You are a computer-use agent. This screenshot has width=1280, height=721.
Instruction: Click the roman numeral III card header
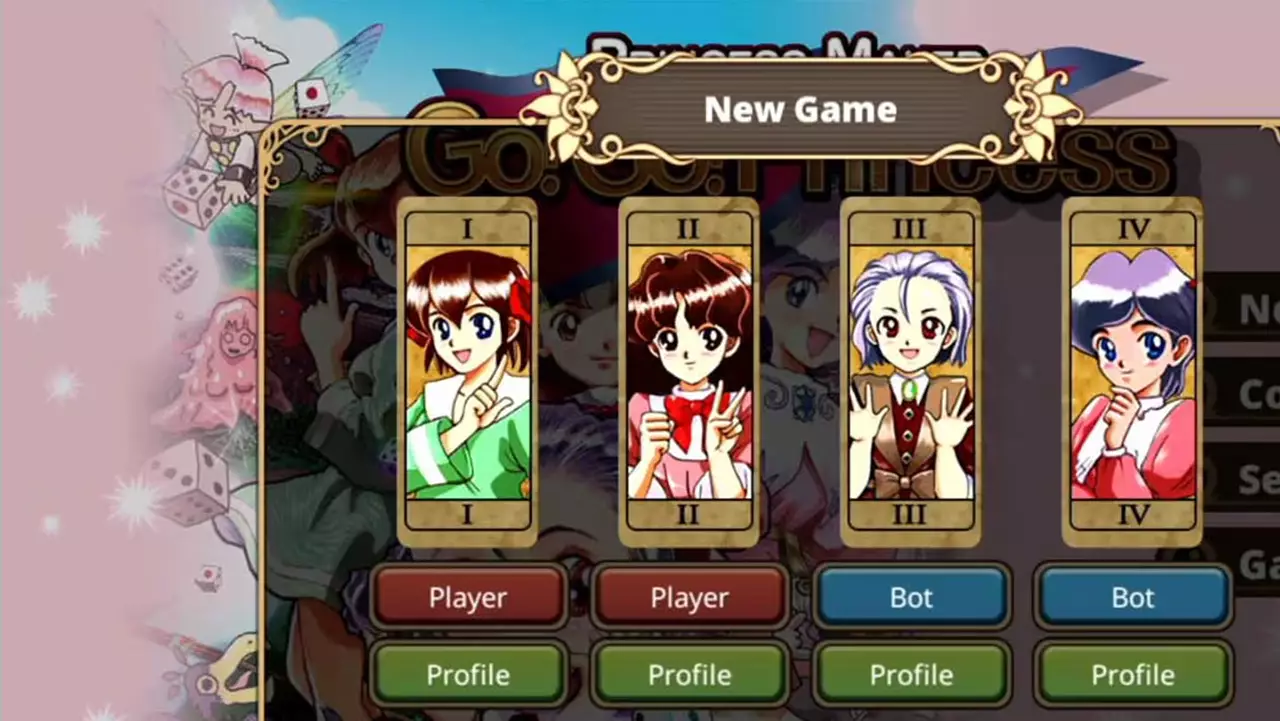point(910,227)
